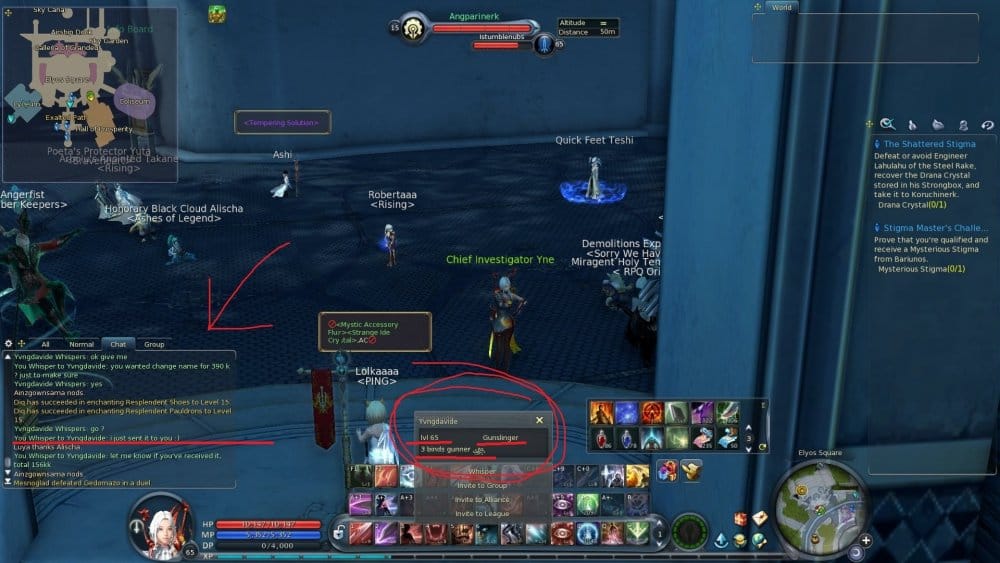Click the quest tracker refresh arrow icon
1000x563 pixels.
pos(987,125)
